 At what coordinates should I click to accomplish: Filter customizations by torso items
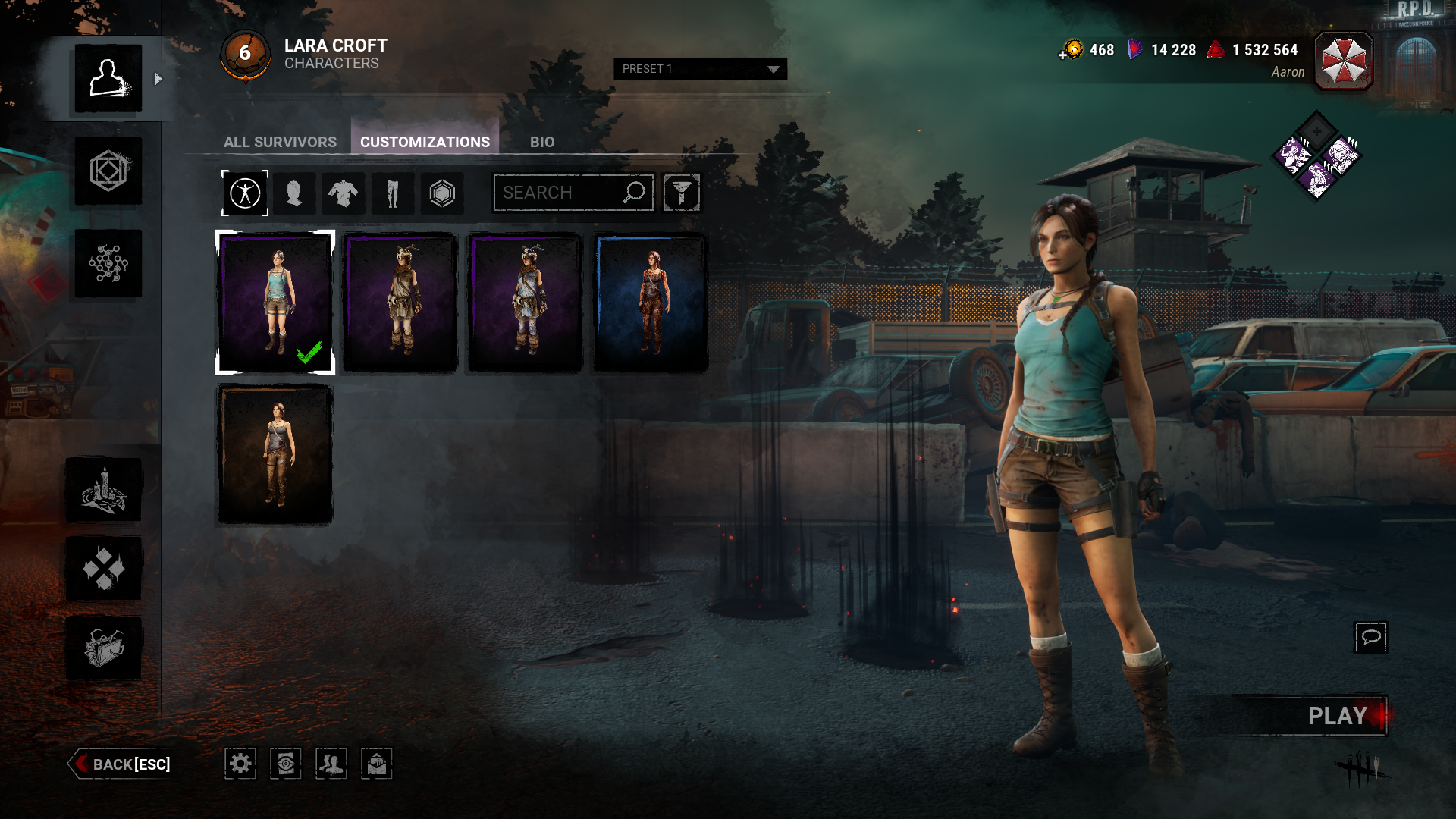coord(344,193)
